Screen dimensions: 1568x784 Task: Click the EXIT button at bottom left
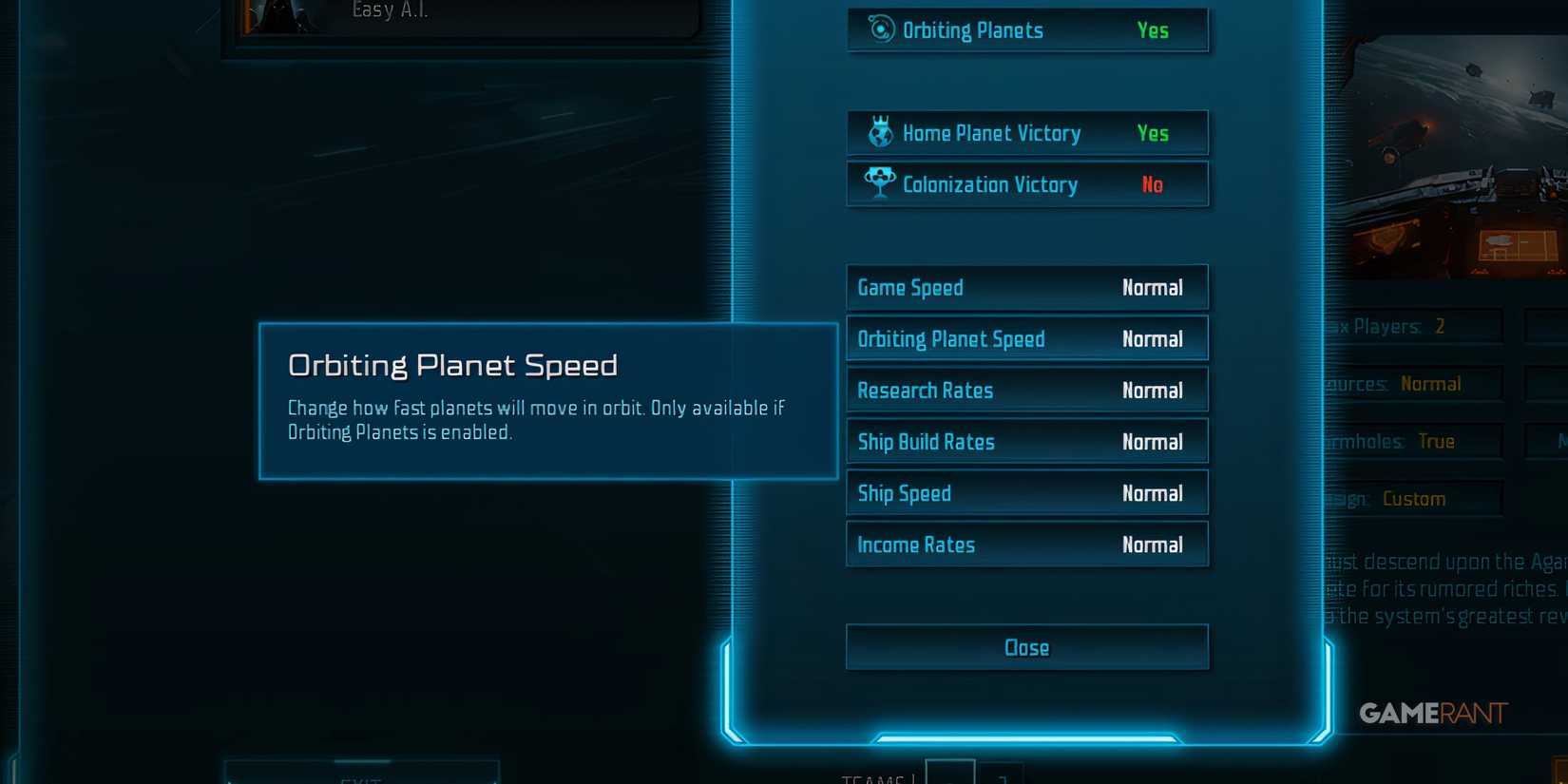point(361,777)
